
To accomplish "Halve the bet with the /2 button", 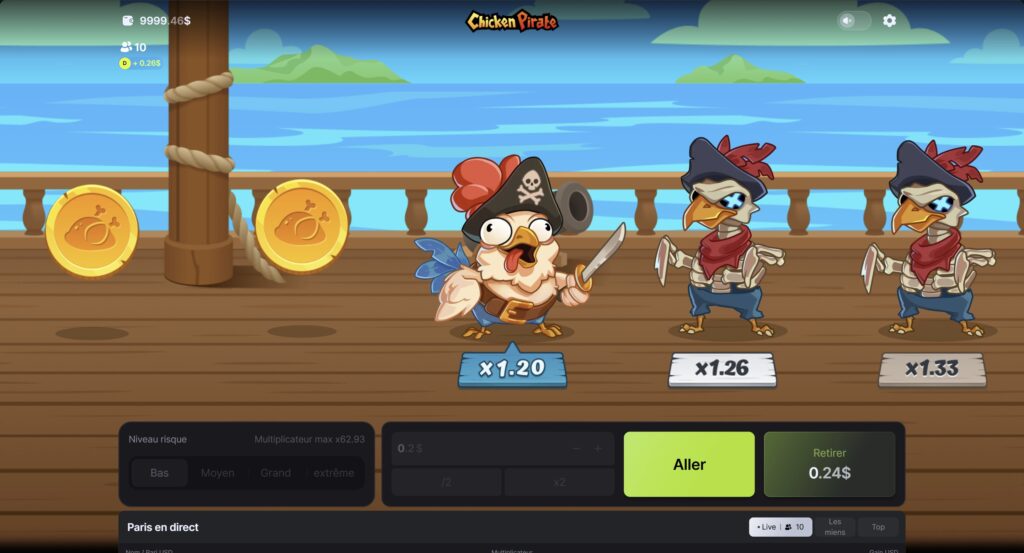I will pos(446,482).
